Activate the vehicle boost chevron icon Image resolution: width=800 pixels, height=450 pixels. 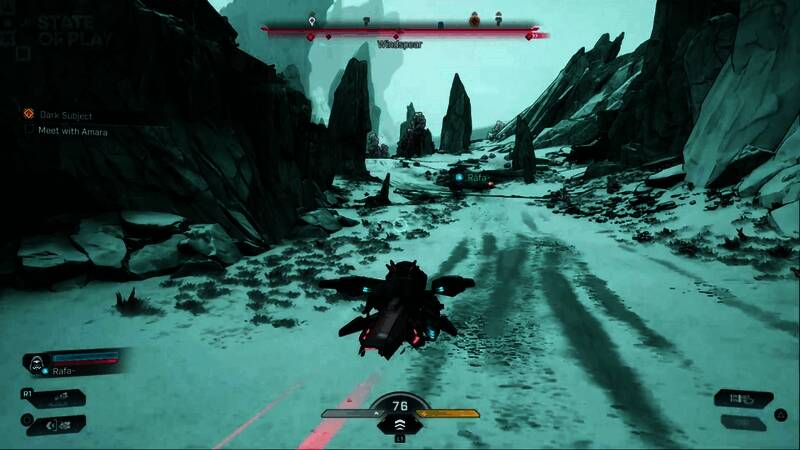(398, 425)
